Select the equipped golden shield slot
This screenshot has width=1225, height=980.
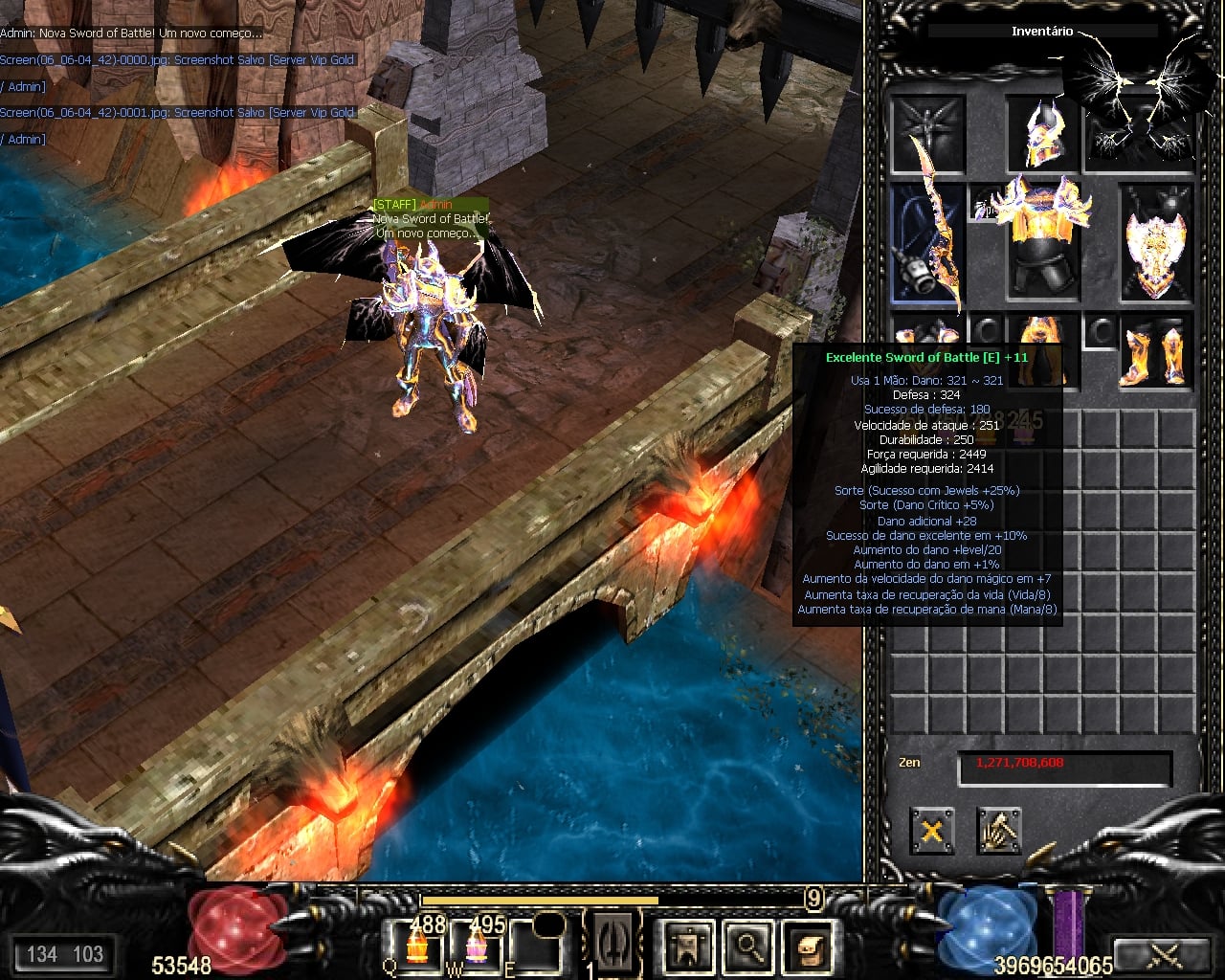pos(1155,243)
